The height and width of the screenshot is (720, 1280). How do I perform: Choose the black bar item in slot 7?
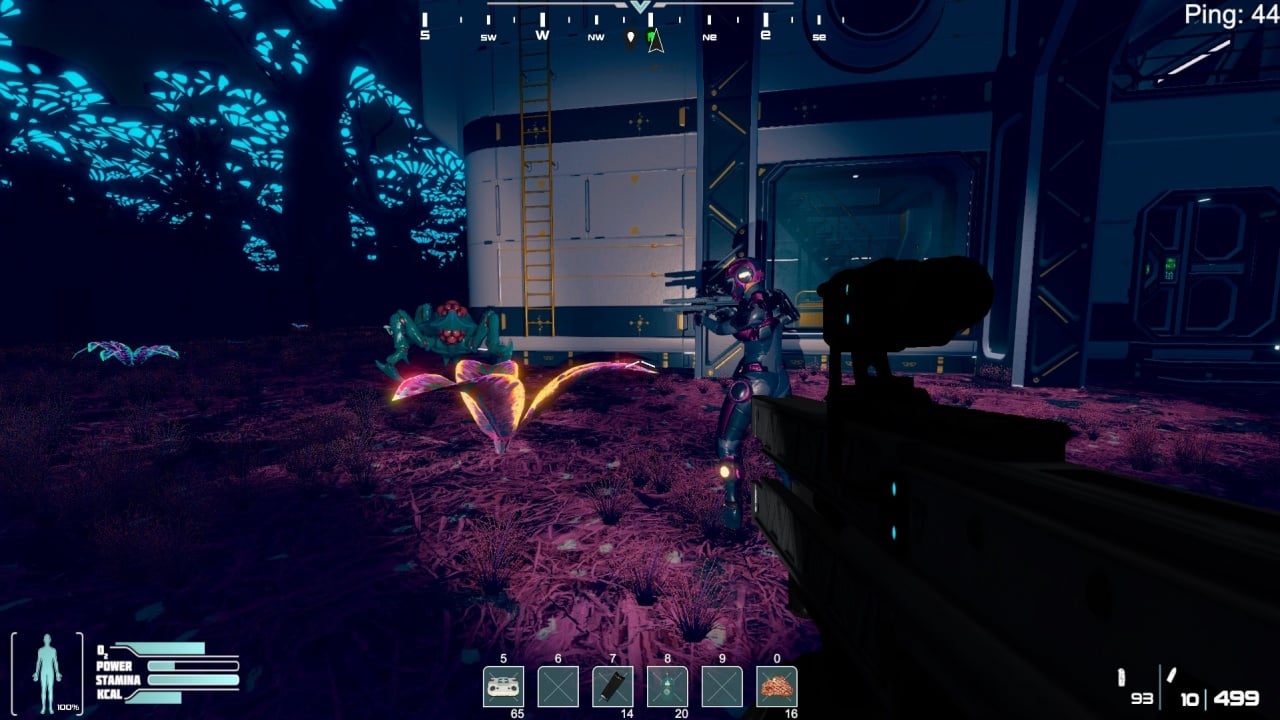(x=612, y=687)
